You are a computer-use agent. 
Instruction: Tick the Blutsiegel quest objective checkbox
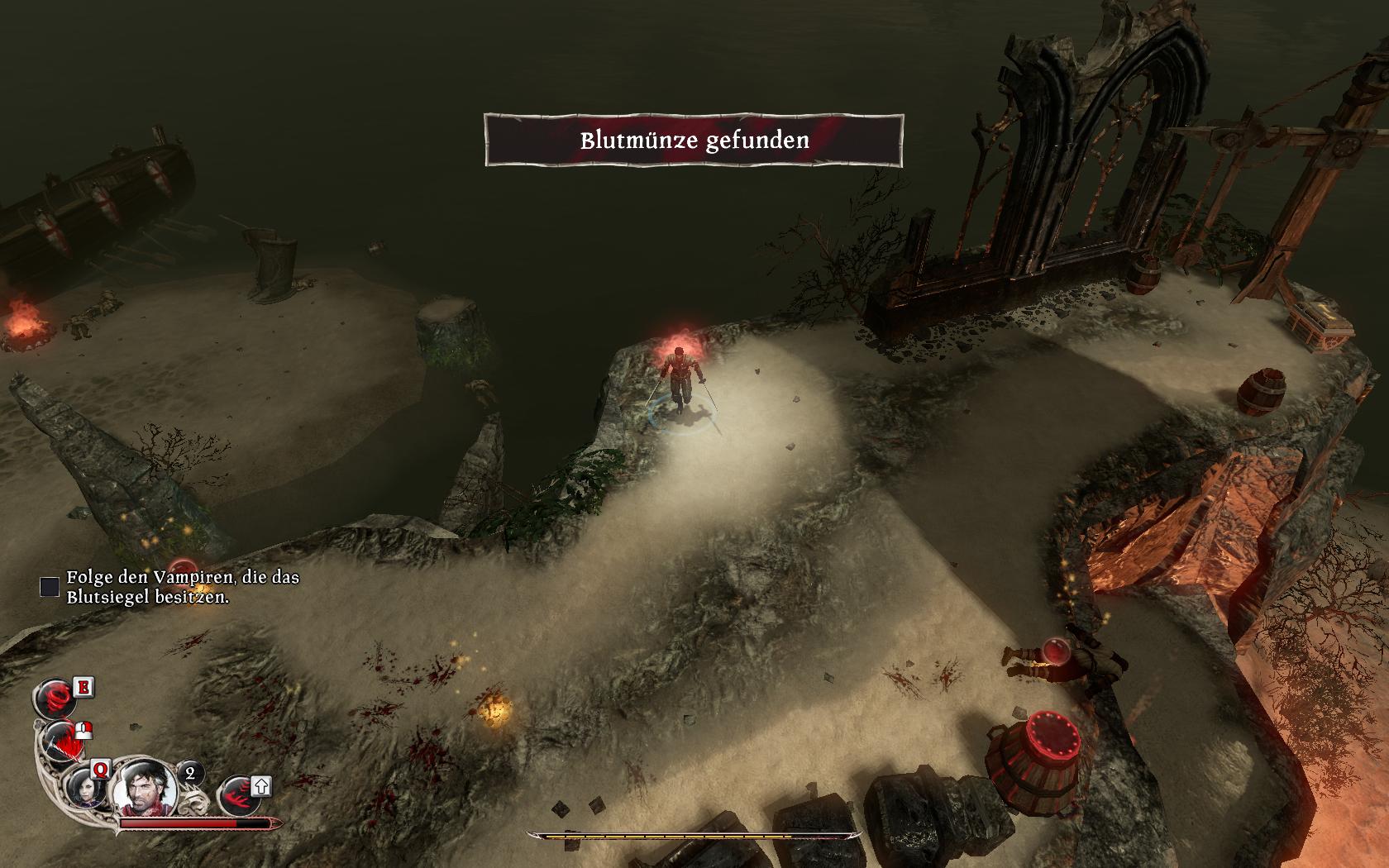click(x=50, y=586)
